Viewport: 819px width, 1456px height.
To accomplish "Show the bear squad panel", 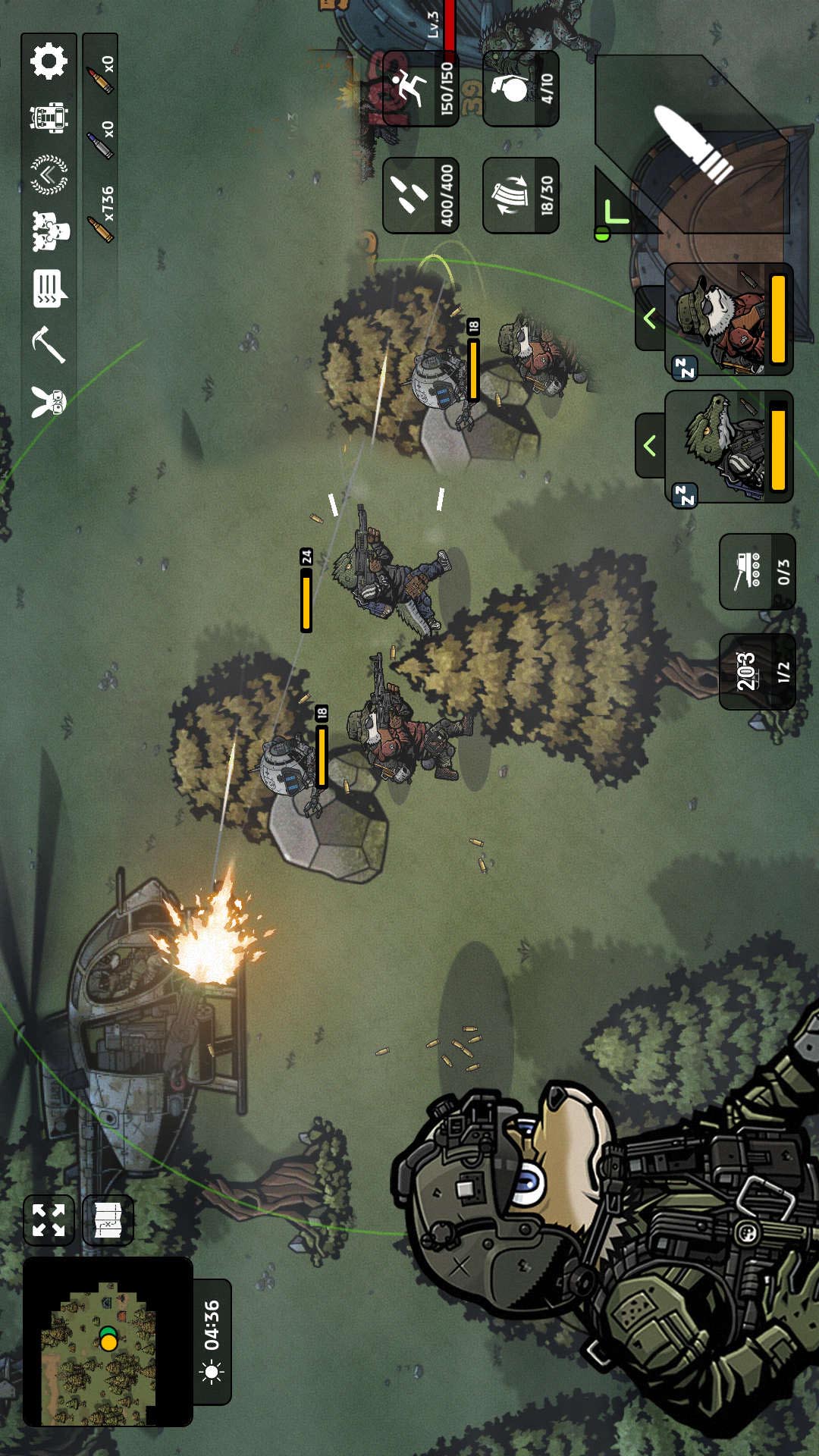I will click(49, 231).
